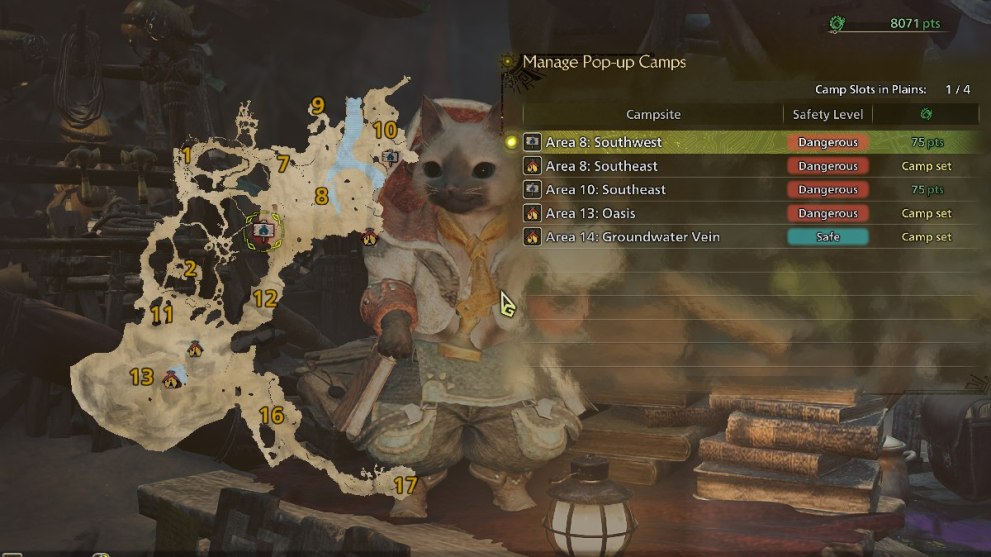Select Area 13: Oasis in the camp list

[590, 213]
